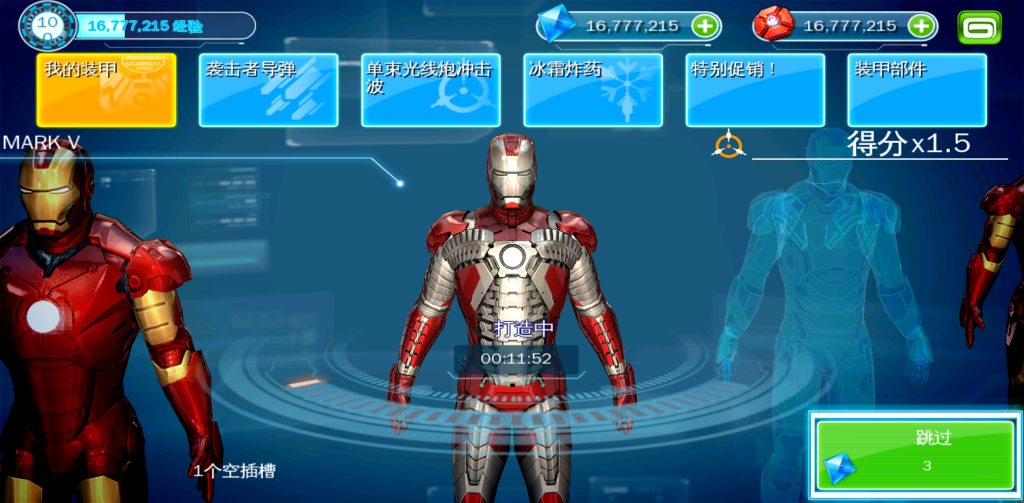Image resolution: width=1024 pixels, height=503 pixels.
Task: Add more blue crystals with the plus button
Action: [705, 26]
